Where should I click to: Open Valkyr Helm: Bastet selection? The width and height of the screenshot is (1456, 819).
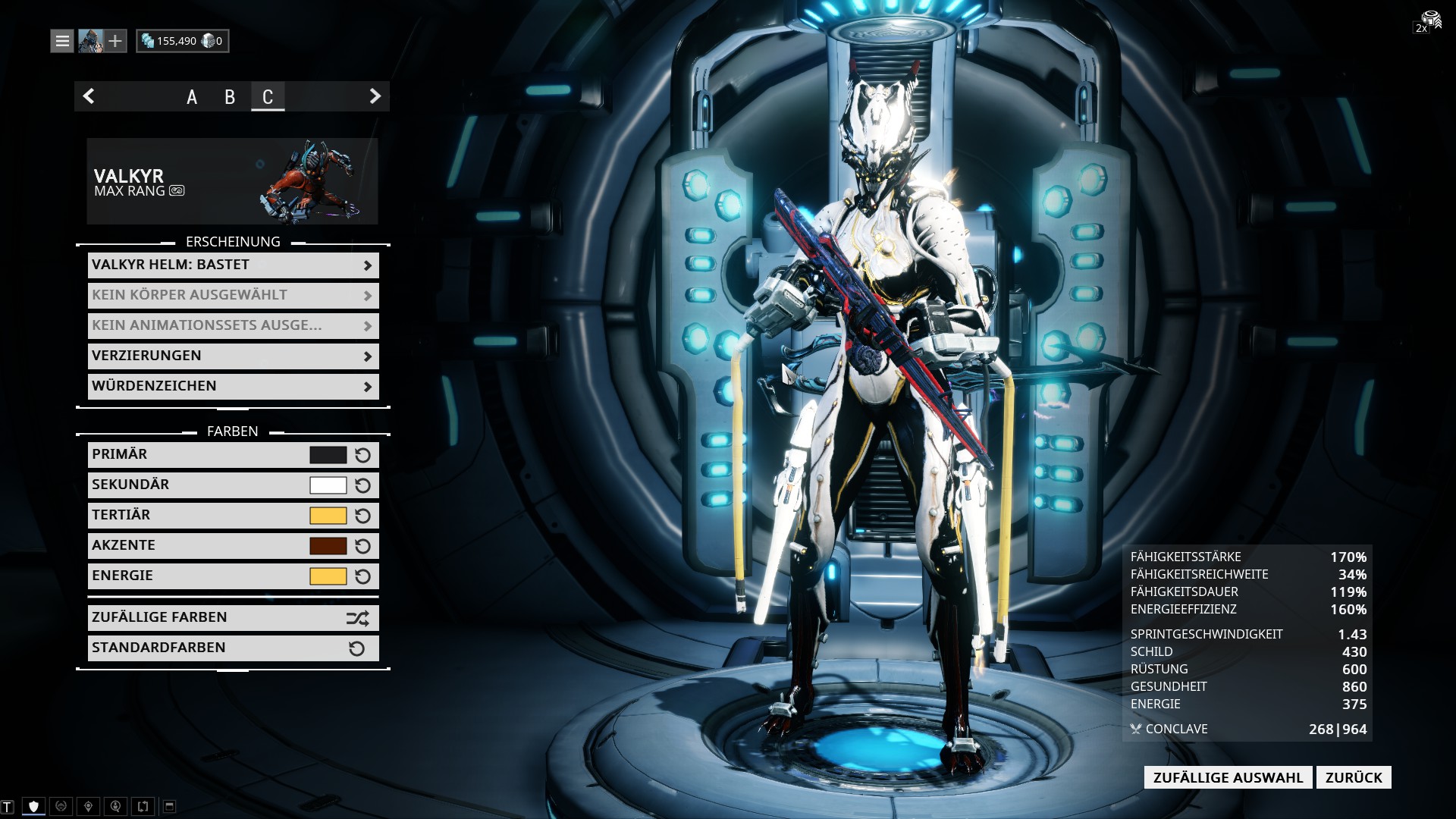(x=233, y=265)
